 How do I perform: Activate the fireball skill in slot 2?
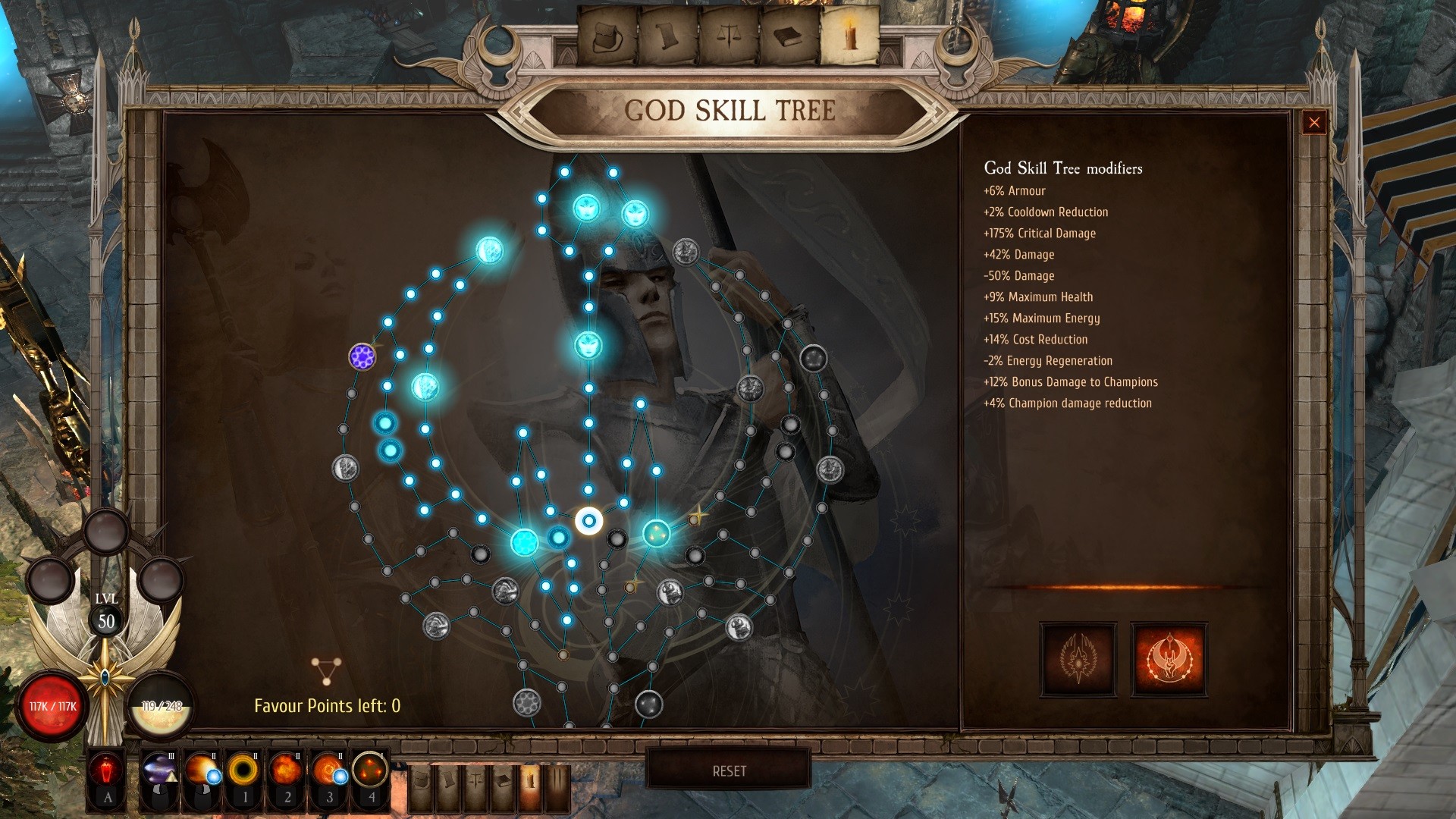coord(284,768)
